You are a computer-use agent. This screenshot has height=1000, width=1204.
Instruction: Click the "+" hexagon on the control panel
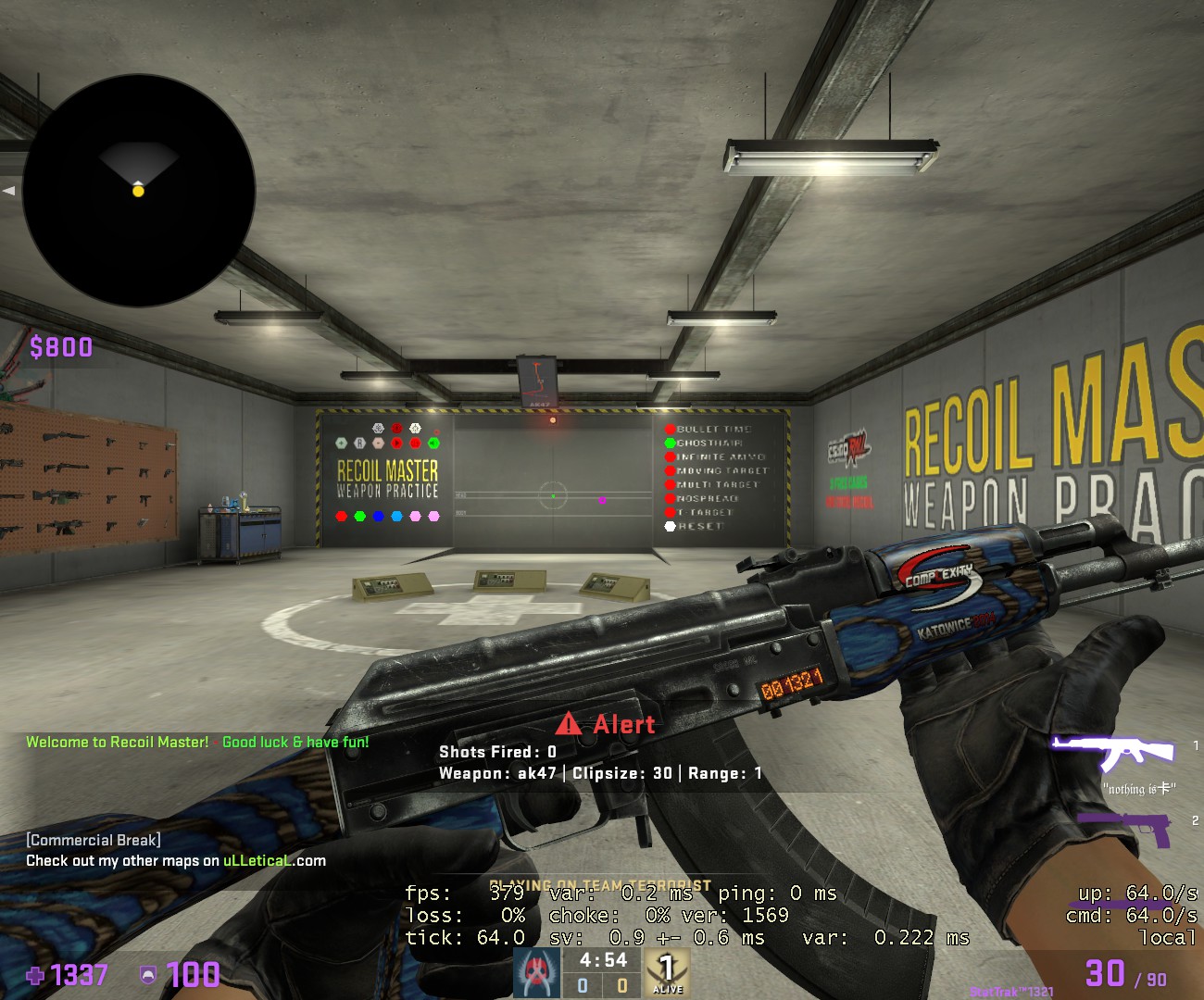341,442
